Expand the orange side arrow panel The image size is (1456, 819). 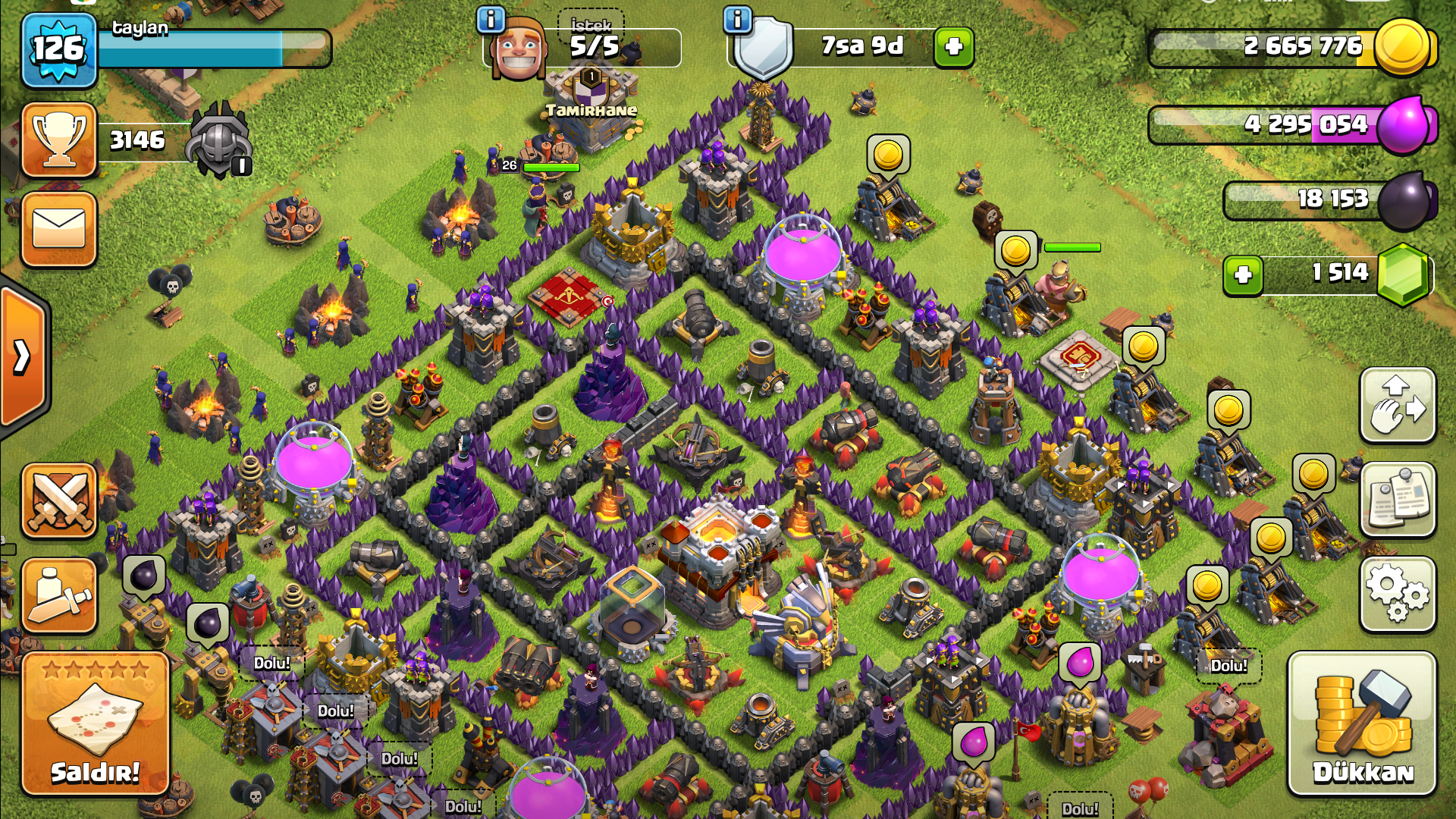pyautogui.click(x=23, y=356)
